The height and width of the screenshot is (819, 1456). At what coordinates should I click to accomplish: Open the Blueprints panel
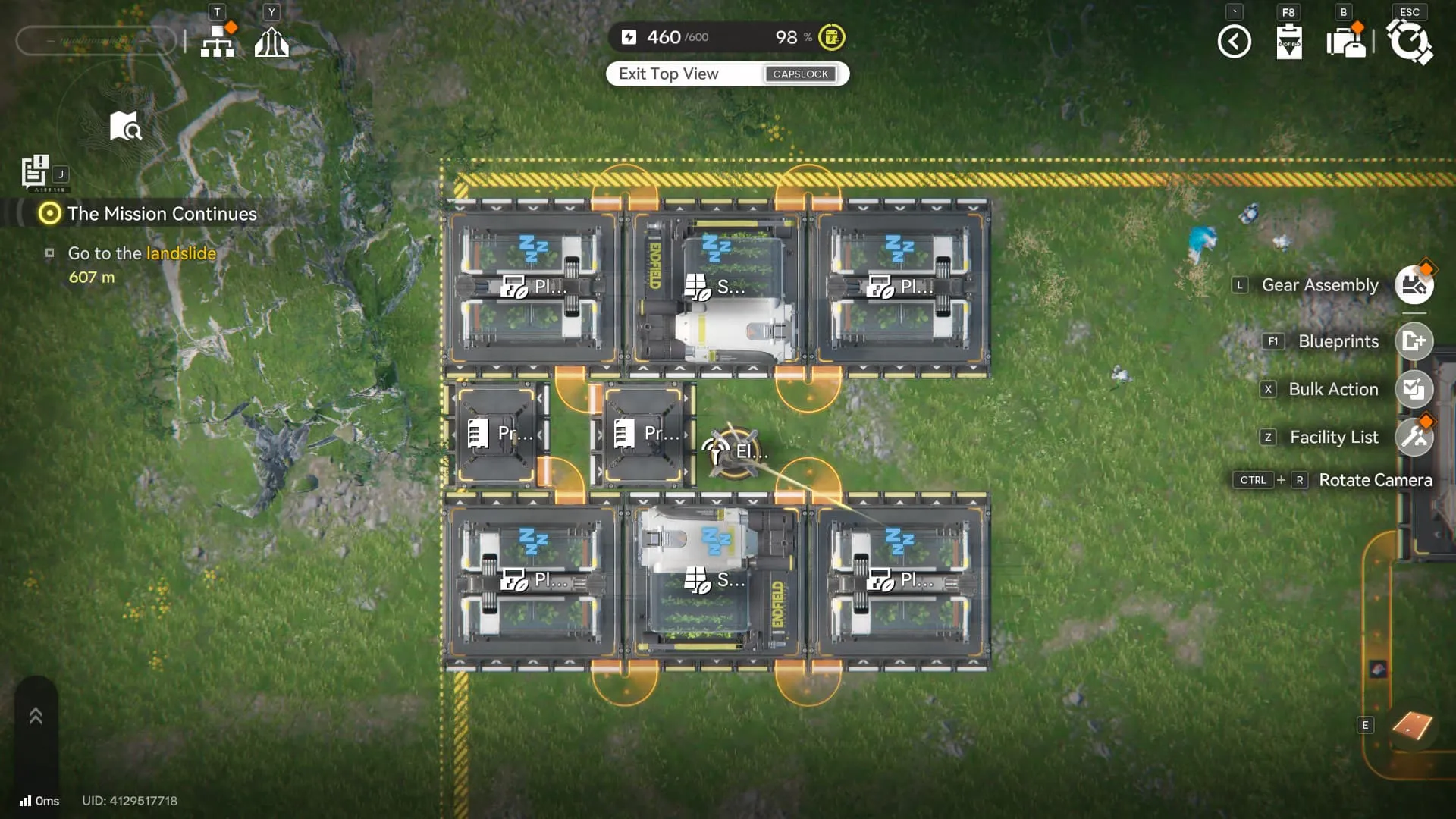[1414, 341]
